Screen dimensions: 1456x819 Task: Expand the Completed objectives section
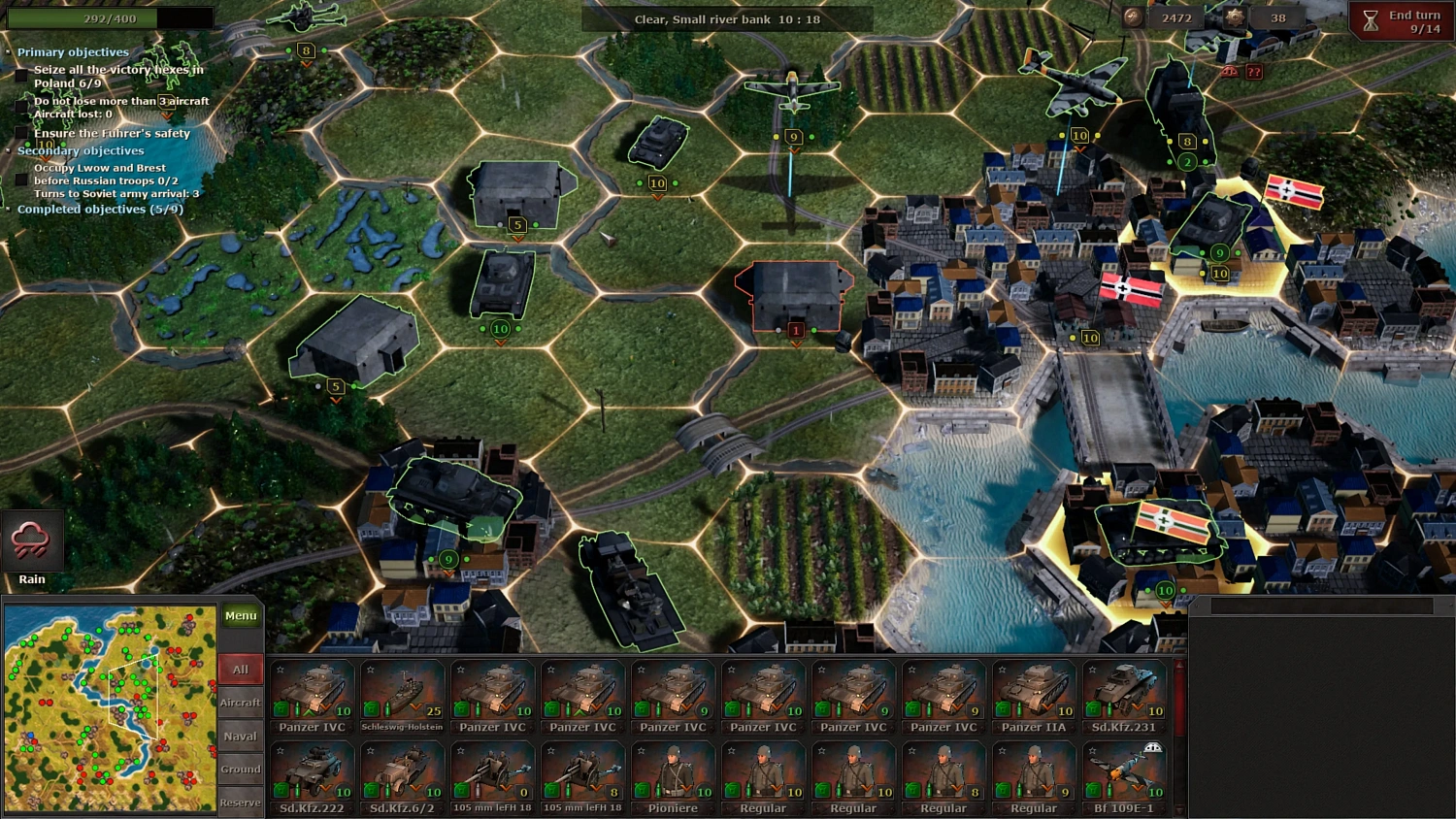click(10, 209)
